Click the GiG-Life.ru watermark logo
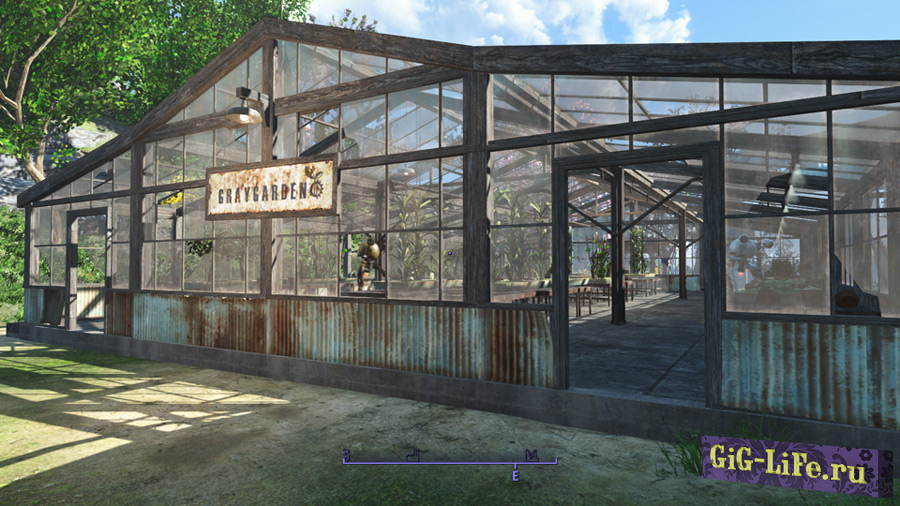900x506 pixels. [x=796, y=467]
